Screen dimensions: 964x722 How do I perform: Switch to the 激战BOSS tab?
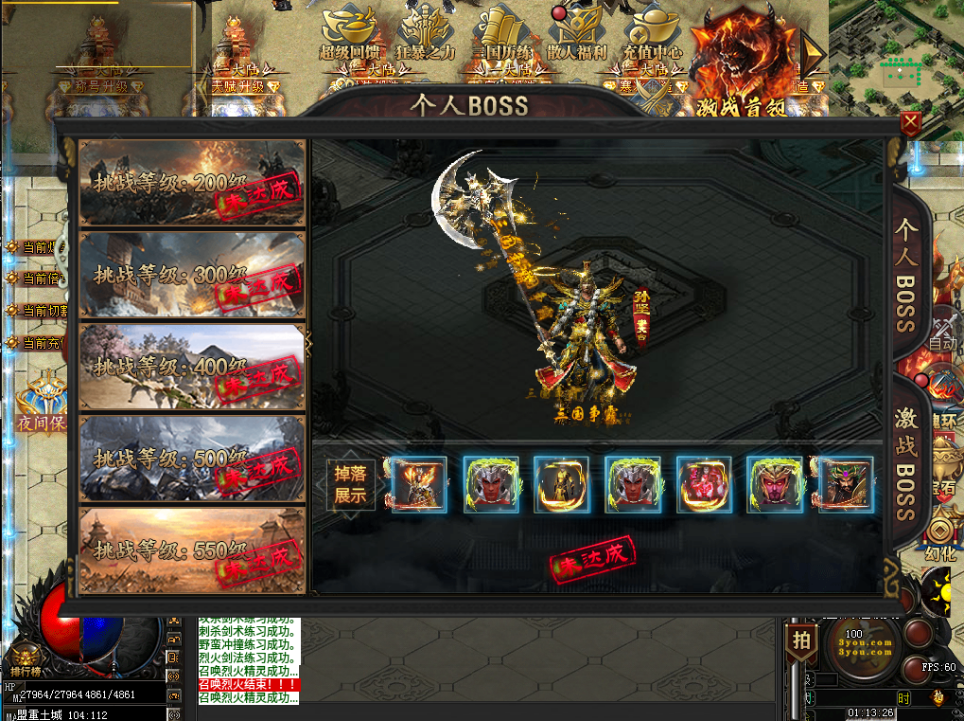(905, 461)
